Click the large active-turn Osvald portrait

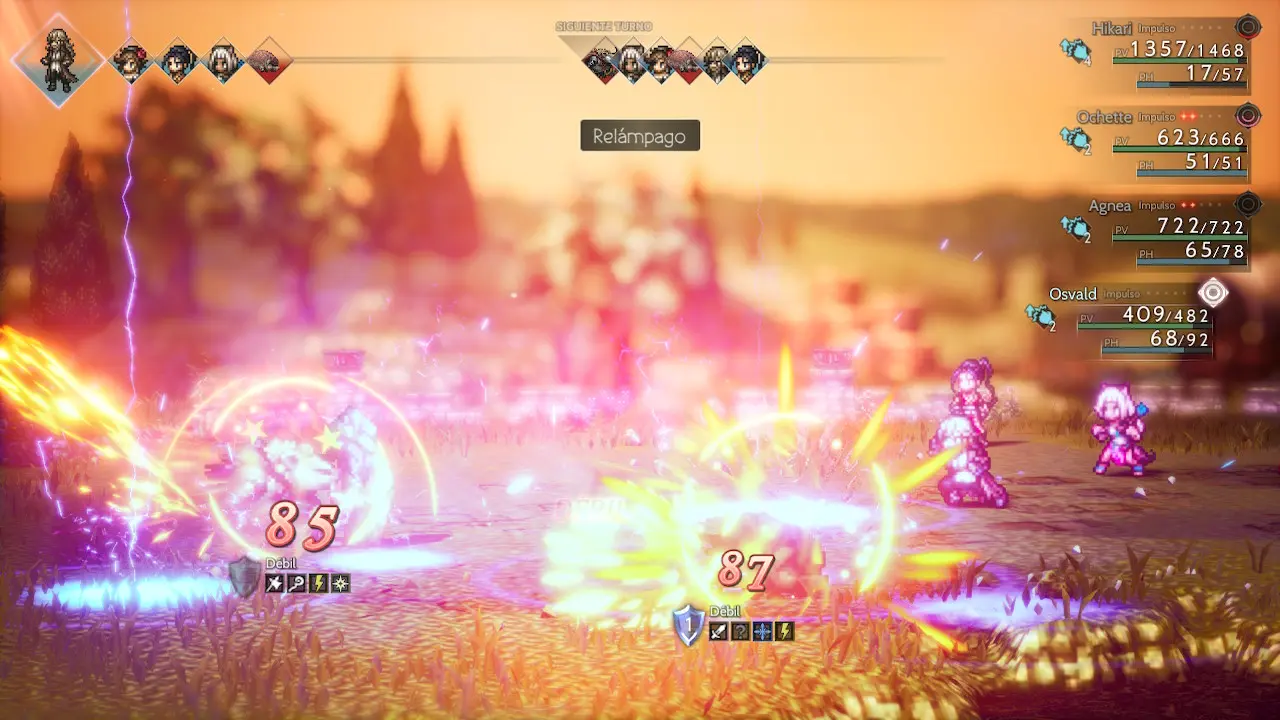point(58,61)
